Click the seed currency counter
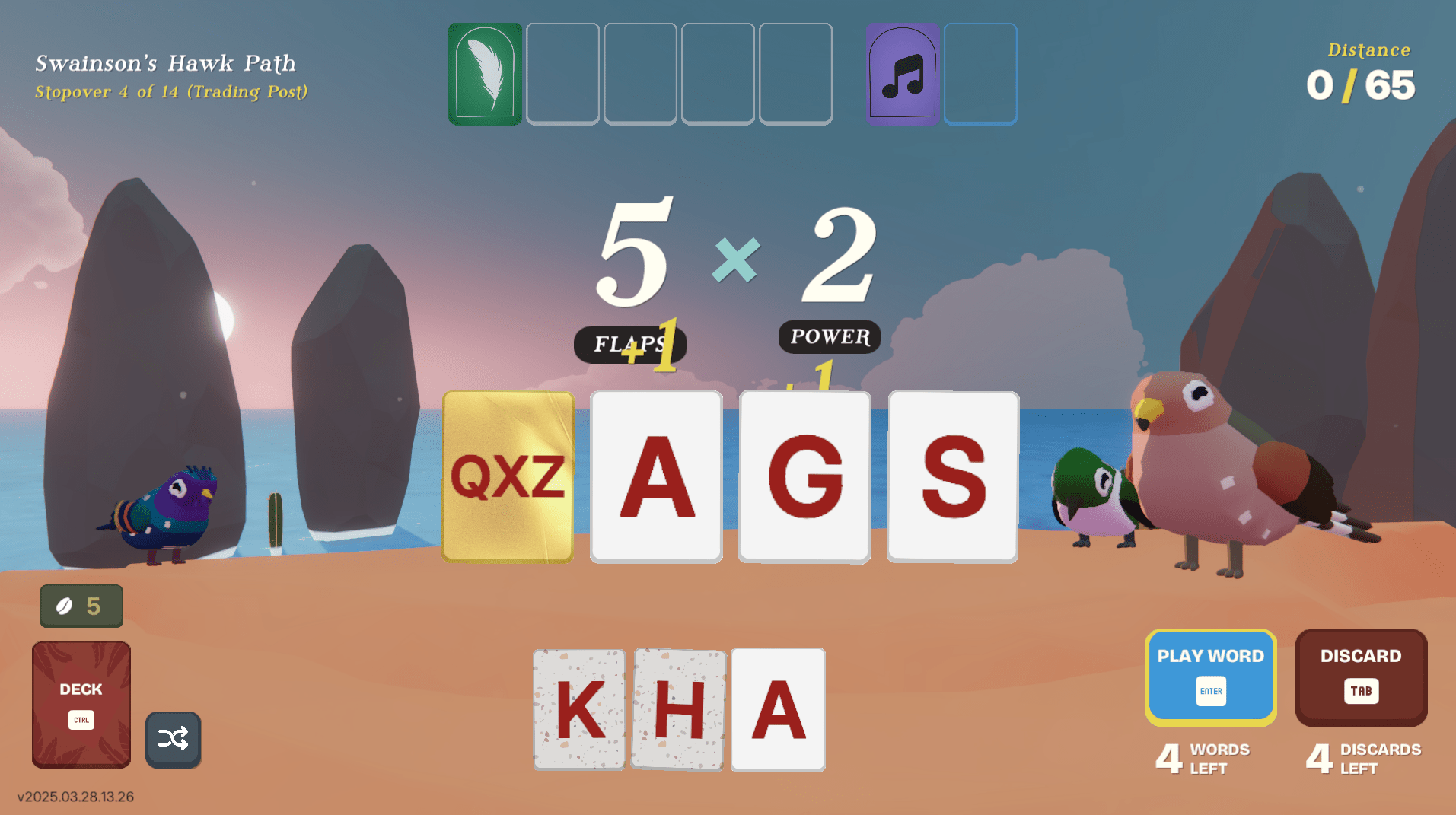 pyautogui.click(x=81, y=606)
